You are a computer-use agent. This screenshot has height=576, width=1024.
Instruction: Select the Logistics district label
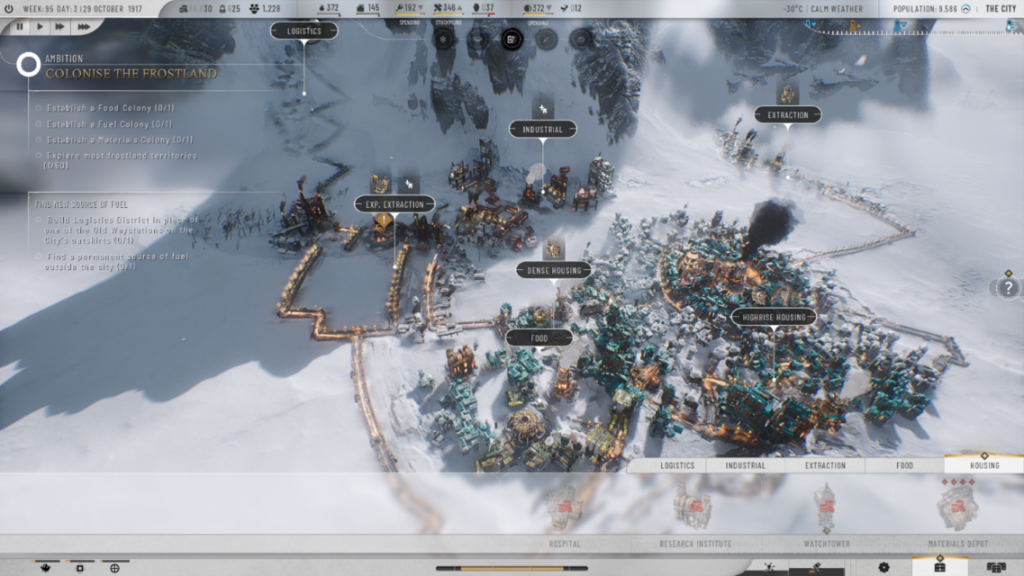pyautogui.click(x=304, y=31)
